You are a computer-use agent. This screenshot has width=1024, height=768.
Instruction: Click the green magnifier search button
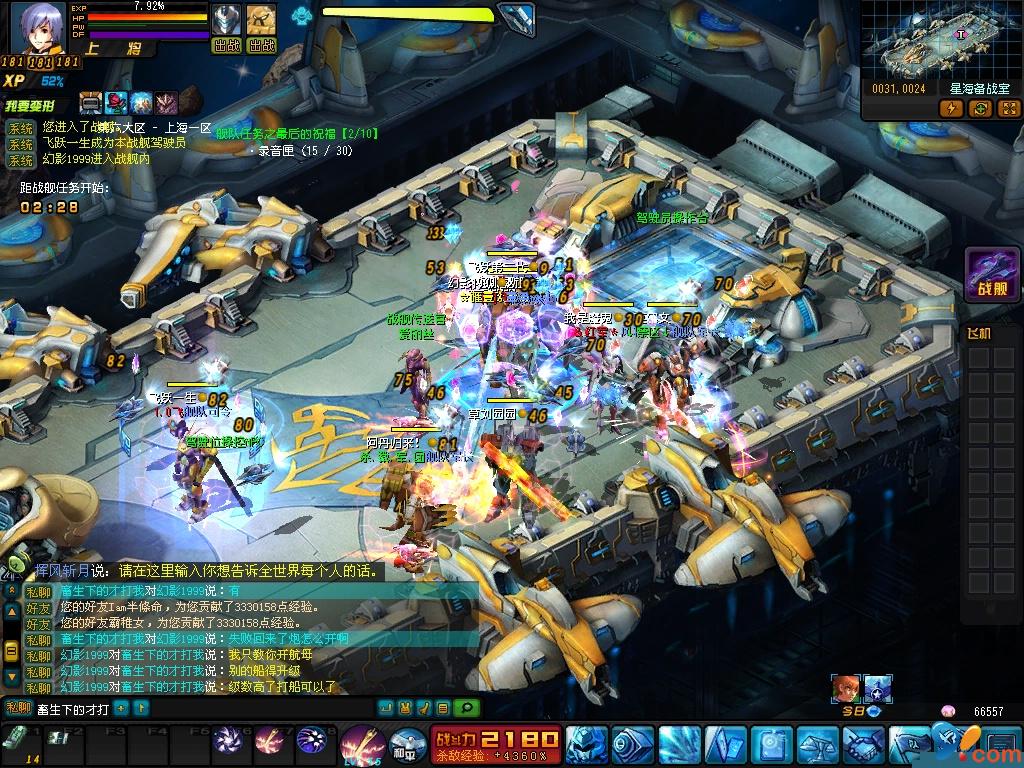(465, 708)
